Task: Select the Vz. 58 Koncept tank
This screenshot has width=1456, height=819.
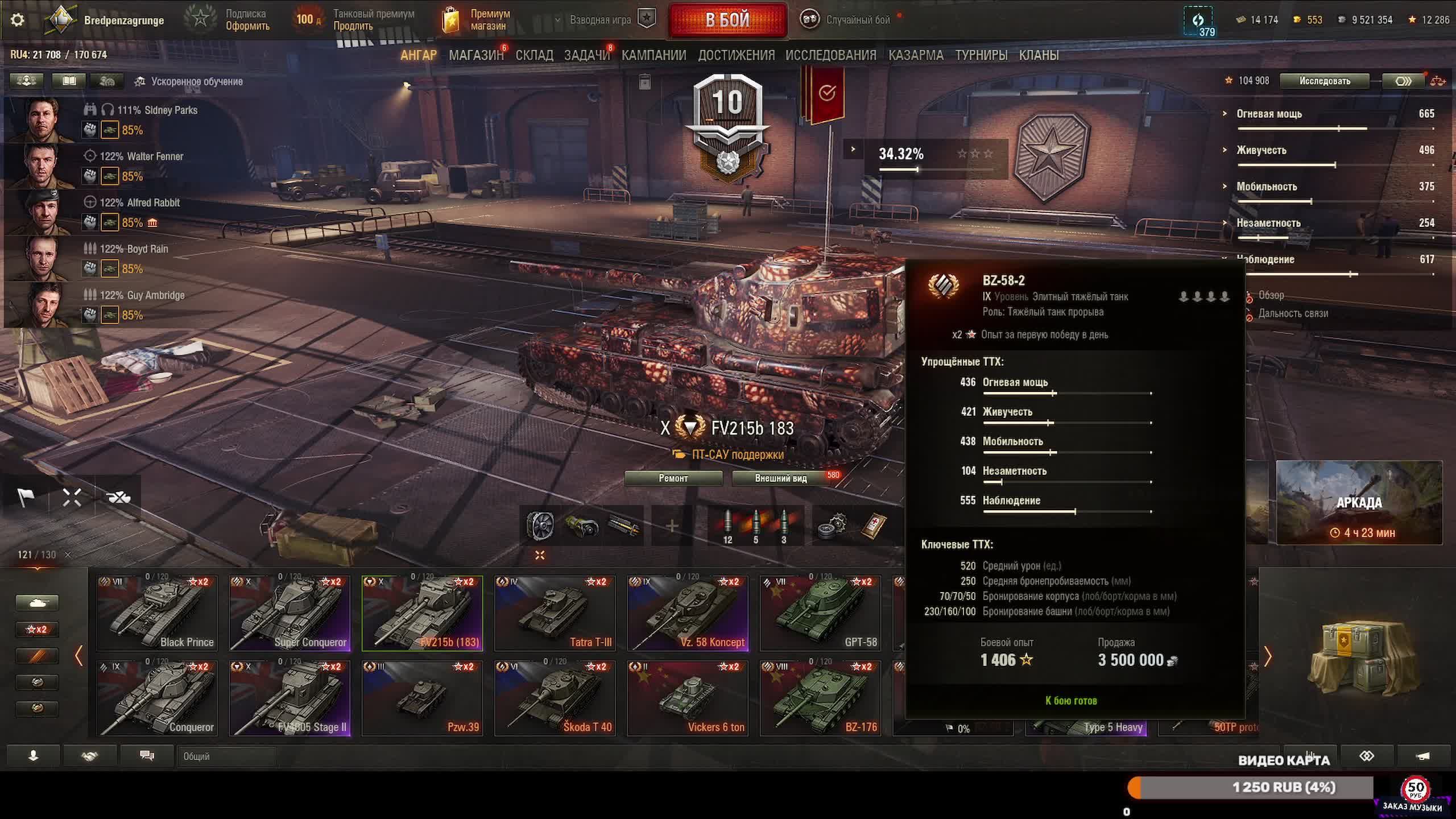Action: (x=688, y=613)
